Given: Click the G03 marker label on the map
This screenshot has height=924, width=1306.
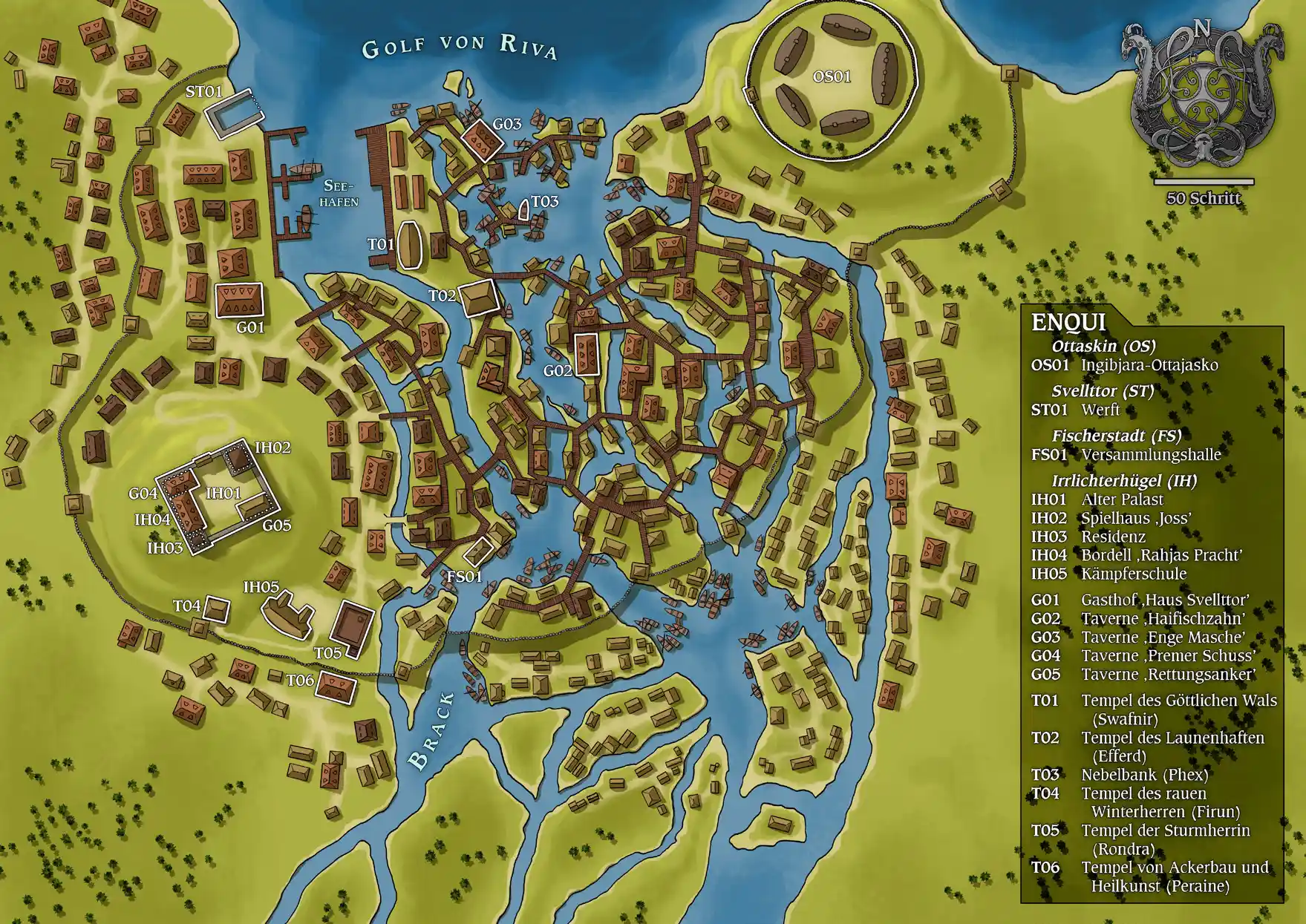Looking at the screenshot, I should click(x=507, y=124).
